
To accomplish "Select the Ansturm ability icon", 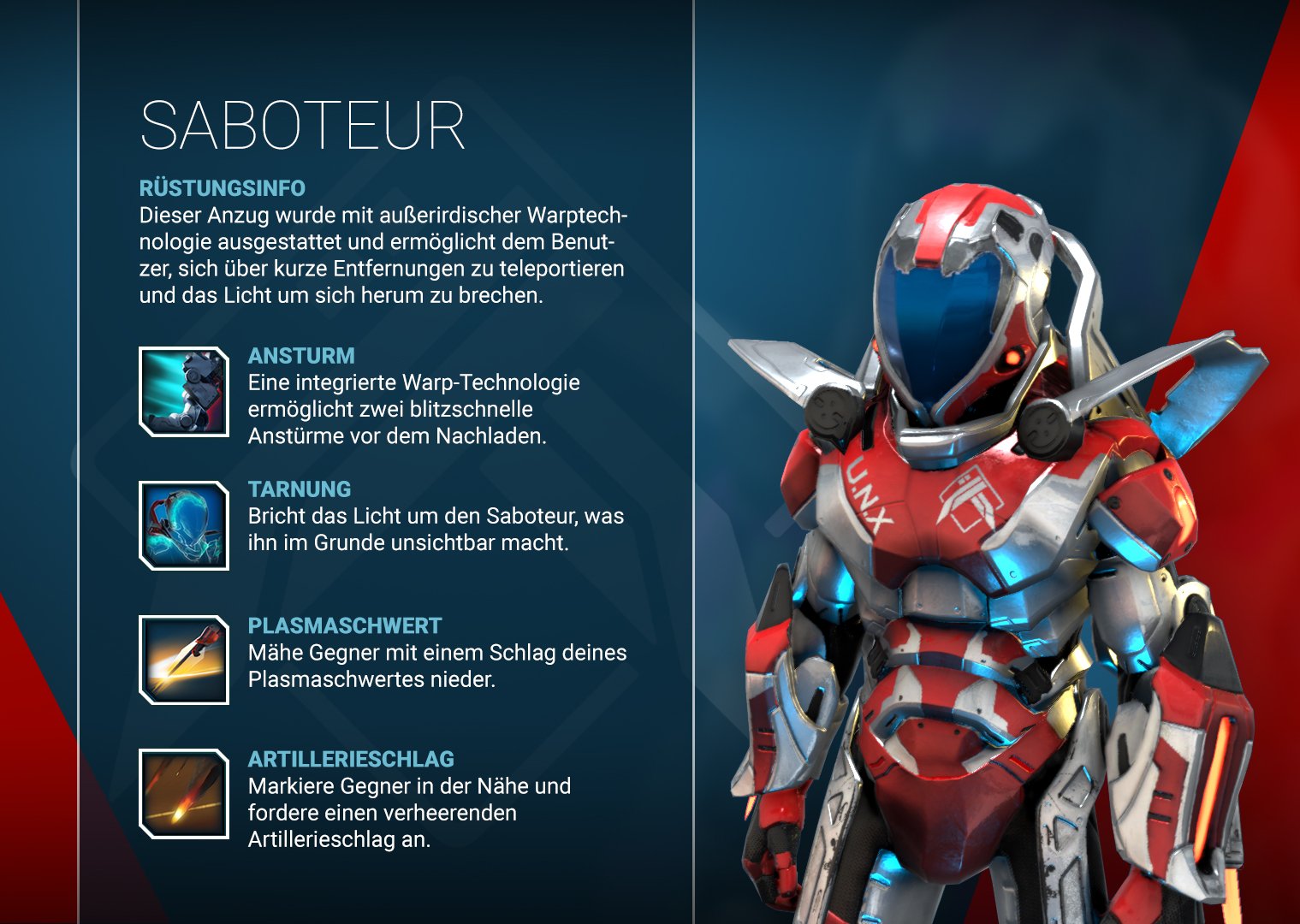I will click(182, 392).
